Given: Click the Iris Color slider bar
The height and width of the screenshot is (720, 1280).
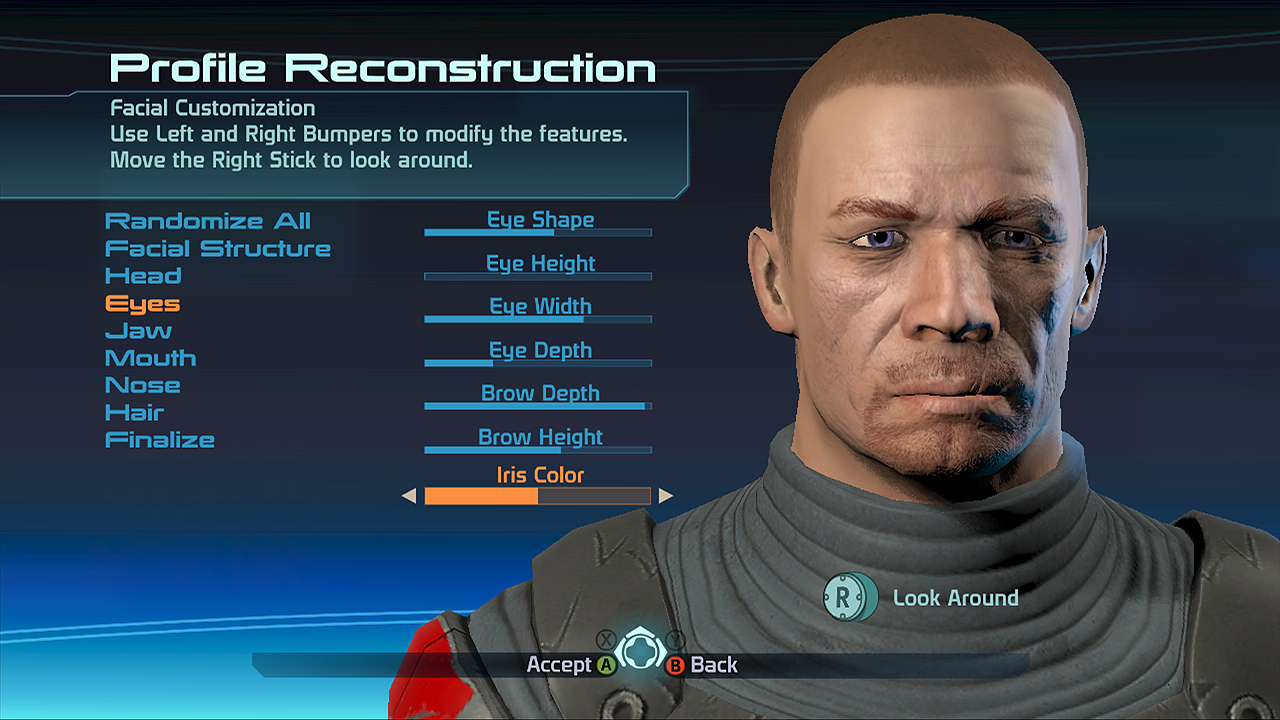Looking at the screenshot, I should pos(538,496).
